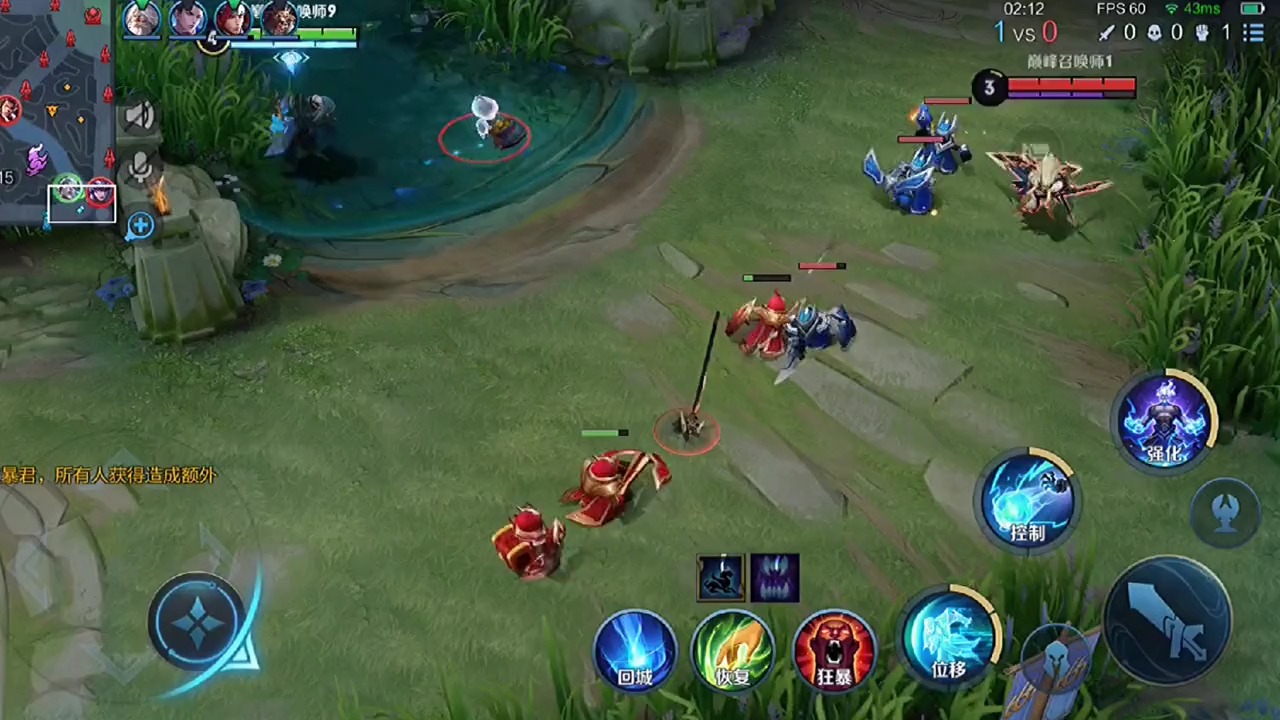Viewport: 1280px width, 720px height.
Task: Tap the sword basic attack button
Action: pyautogui.click(x=1167, y=620)
